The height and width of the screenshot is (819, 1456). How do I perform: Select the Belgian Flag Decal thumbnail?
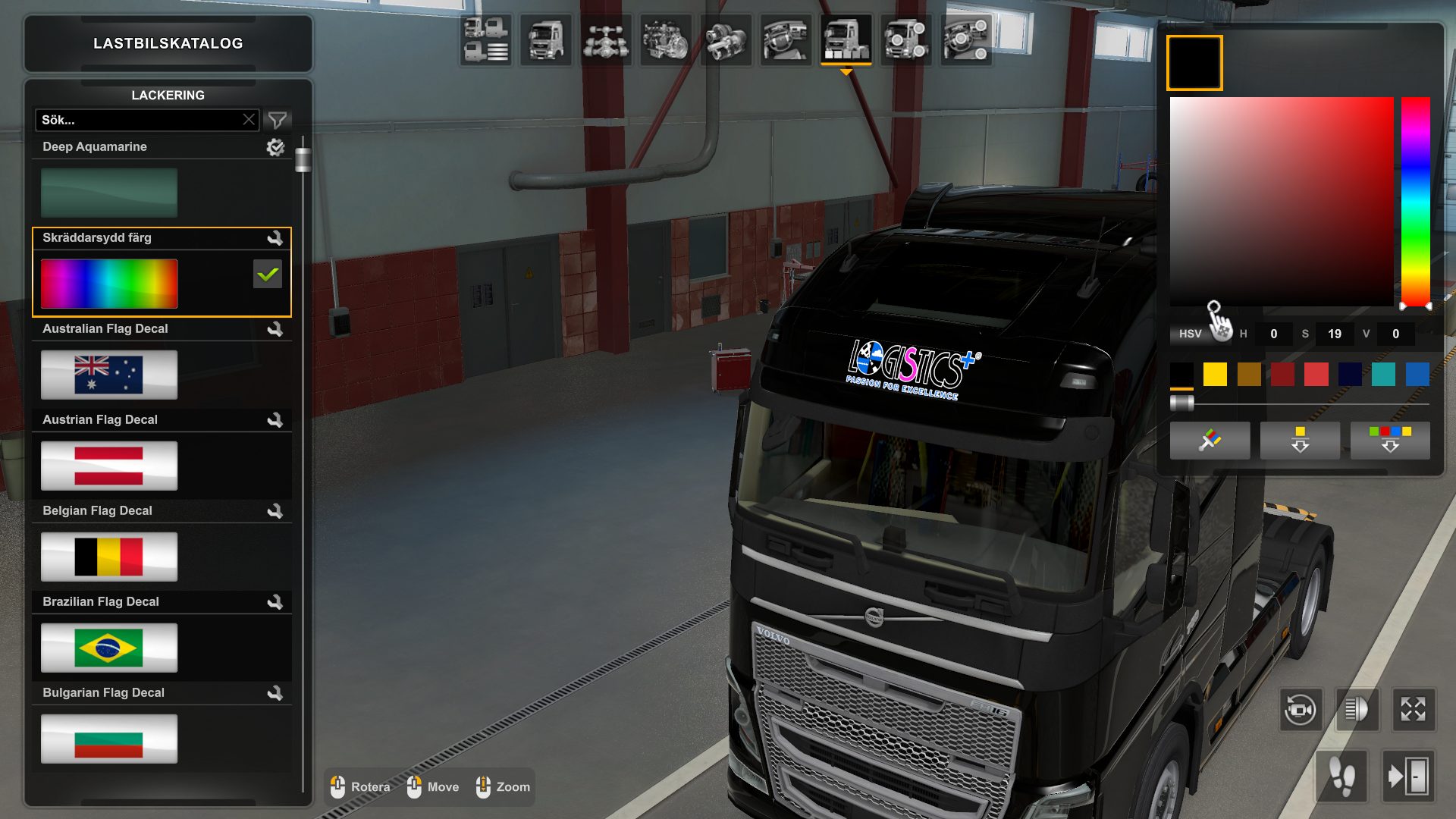(x=108, y=556)
